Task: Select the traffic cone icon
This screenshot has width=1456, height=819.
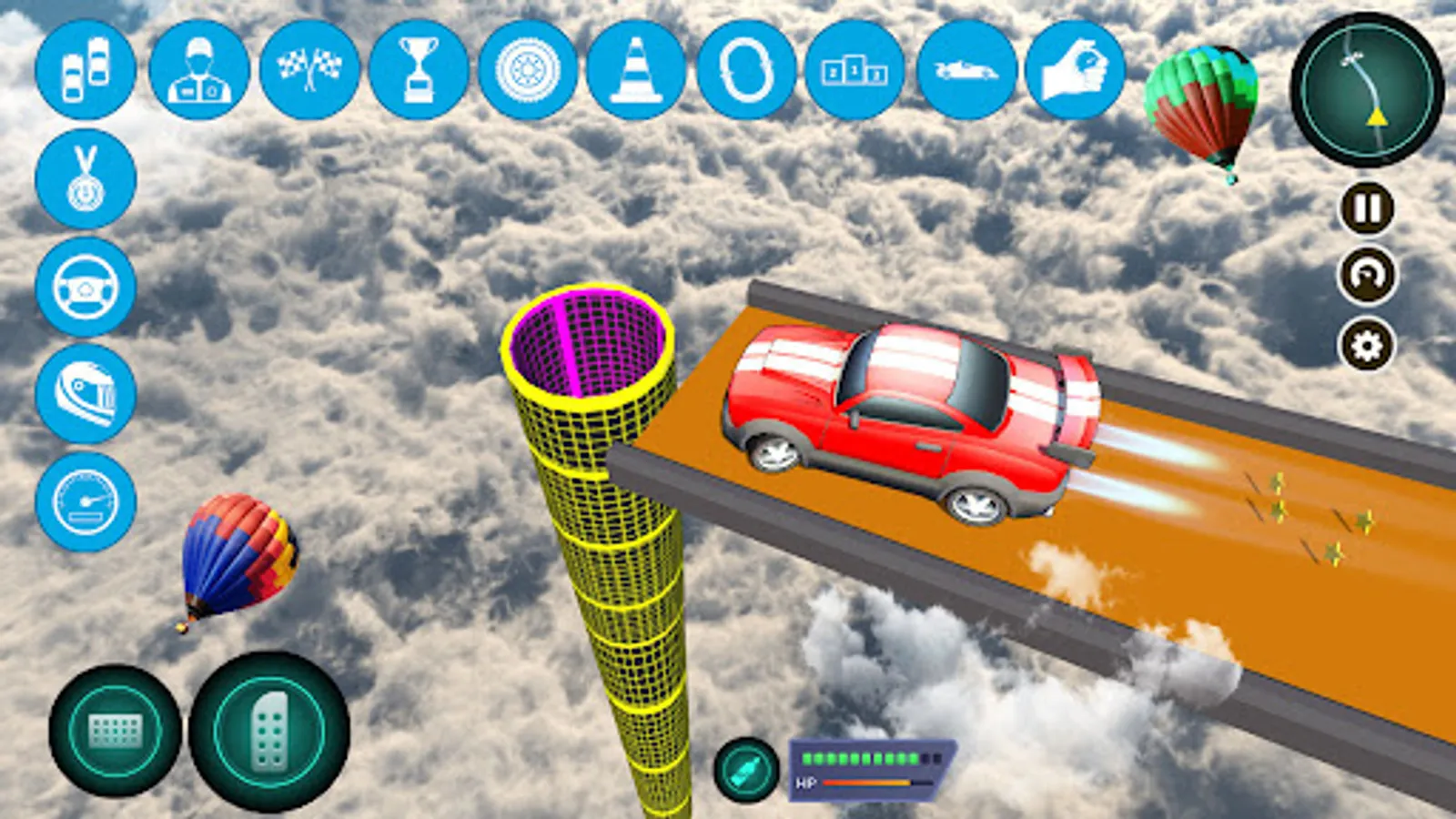Action: [x=636, y=70]
